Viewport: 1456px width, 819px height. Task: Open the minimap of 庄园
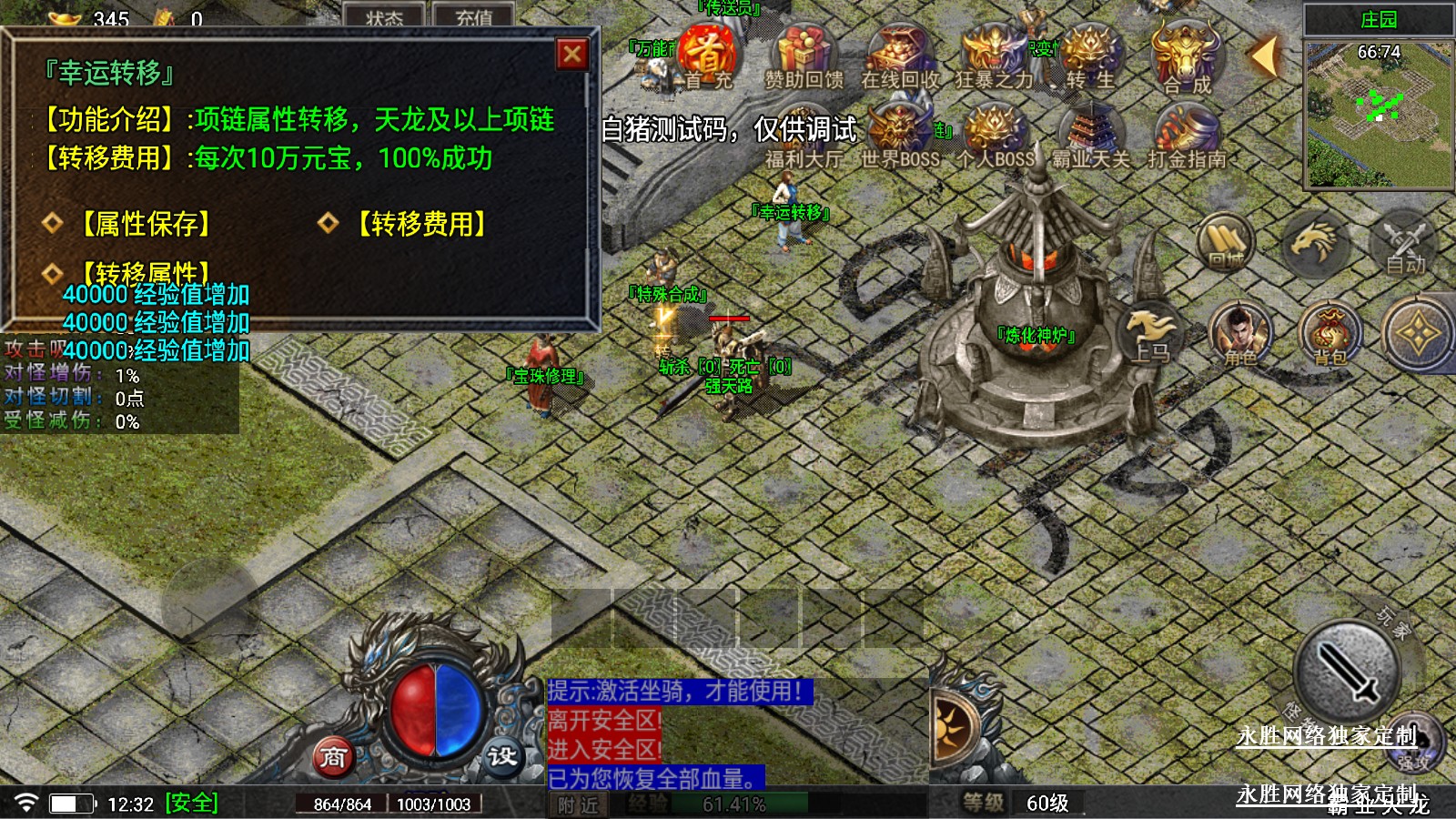[1378, 114]
